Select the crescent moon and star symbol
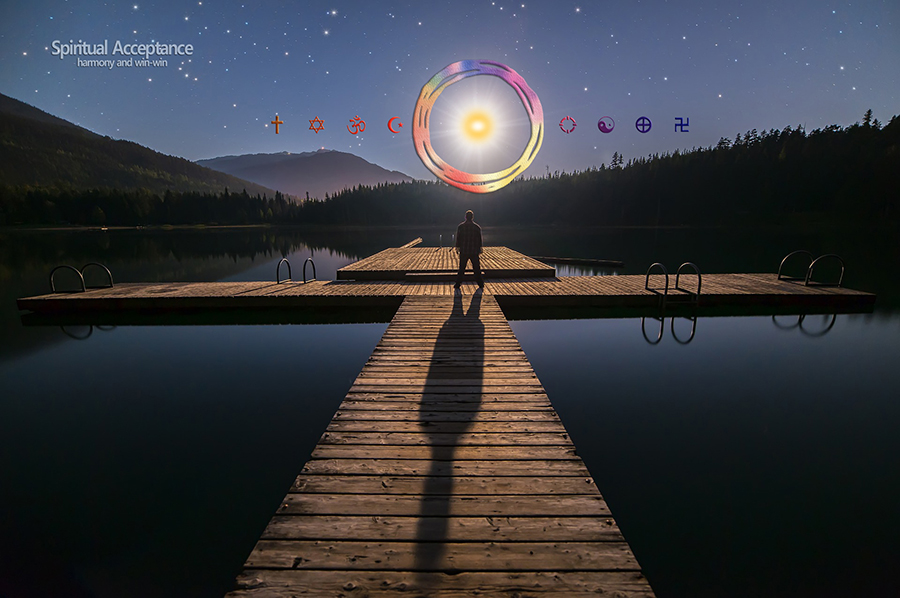The image size is (900, 598). click(395, 125)
